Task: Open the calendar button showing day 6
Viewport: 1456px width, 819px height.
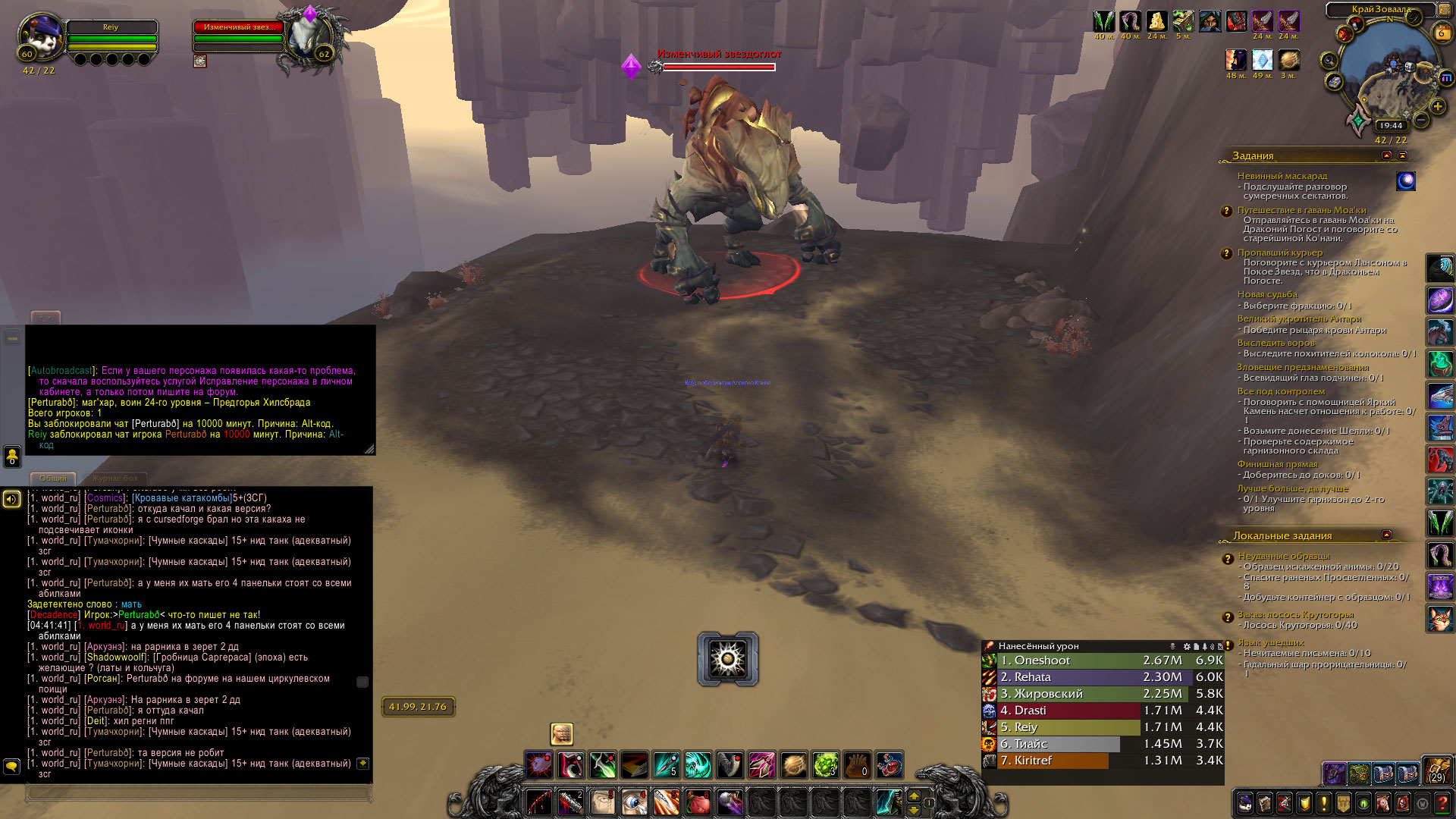Action: 1441,33
